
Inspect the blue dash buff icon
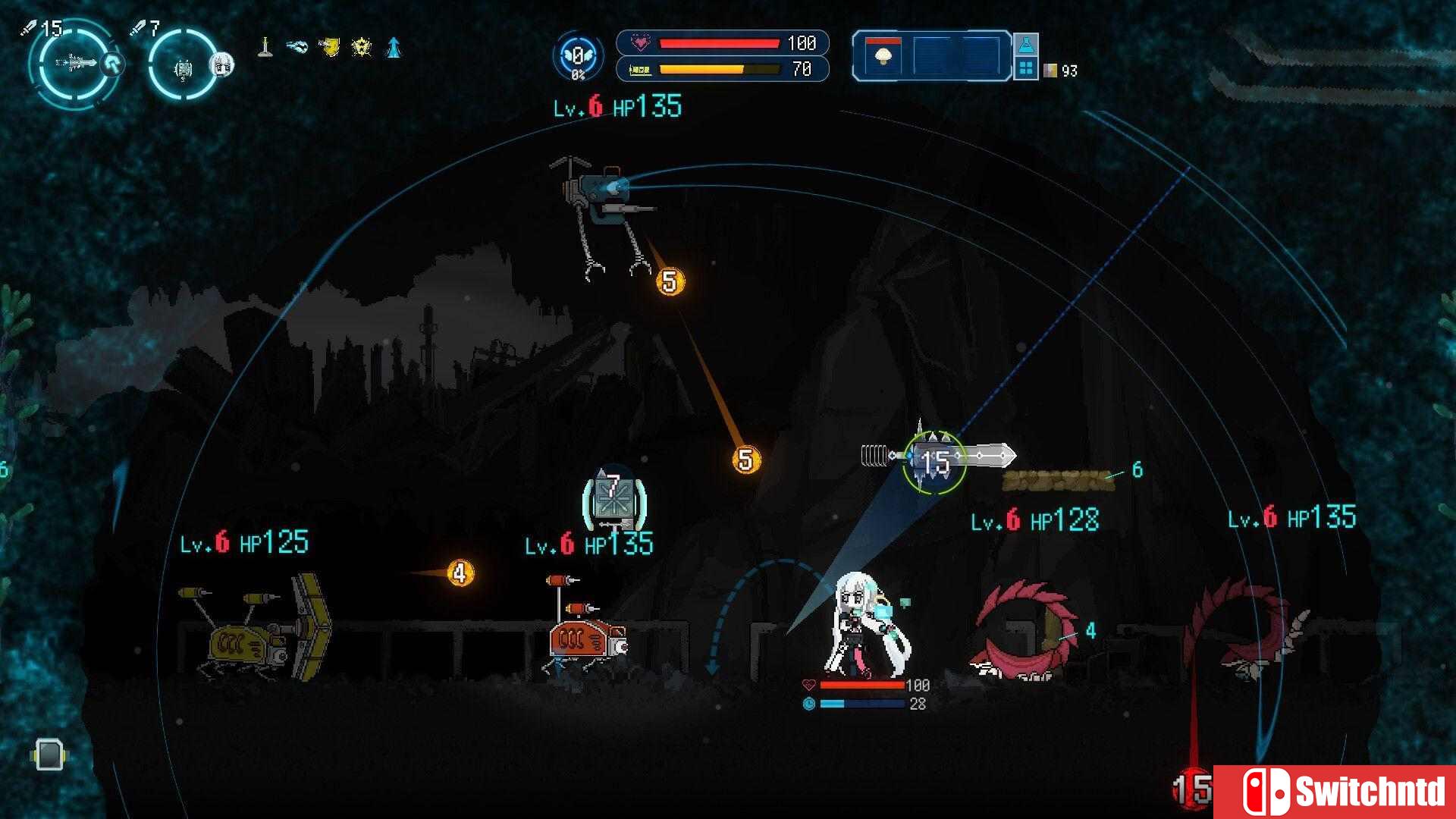pos(297,47)
